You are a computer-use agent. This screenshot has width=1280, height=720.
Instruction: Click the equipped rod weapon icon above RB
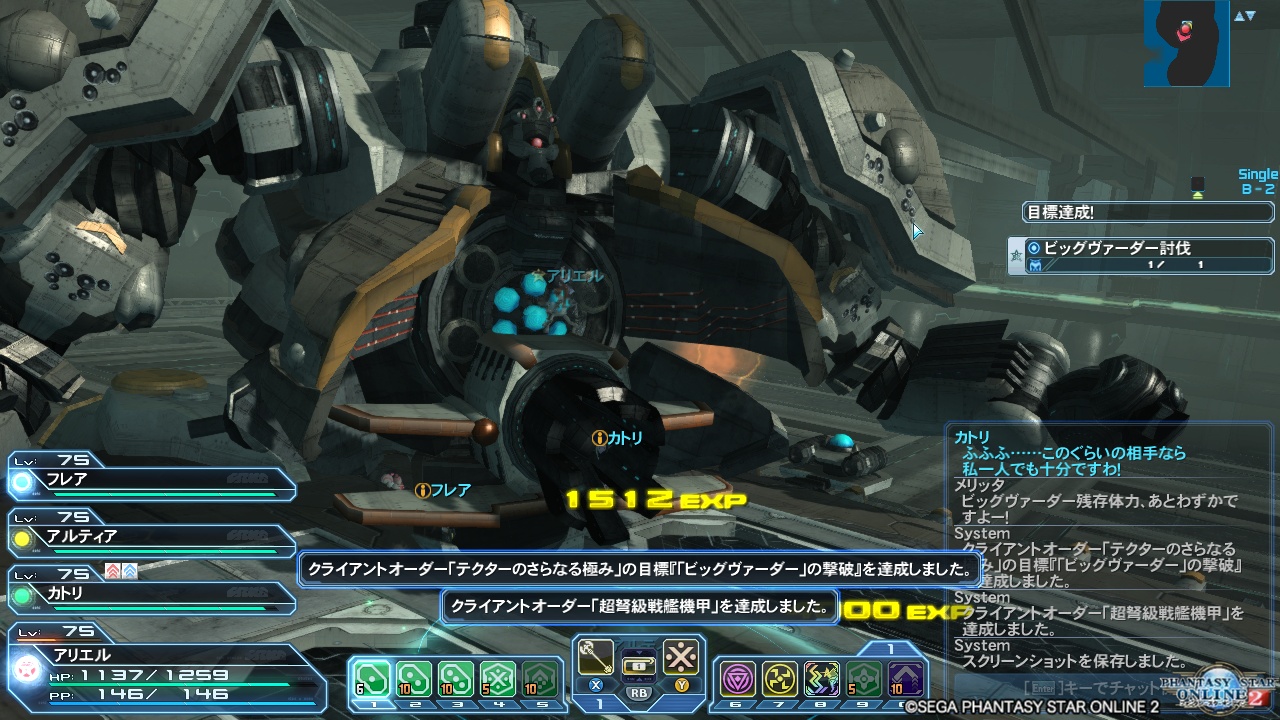tap(597, 656)
